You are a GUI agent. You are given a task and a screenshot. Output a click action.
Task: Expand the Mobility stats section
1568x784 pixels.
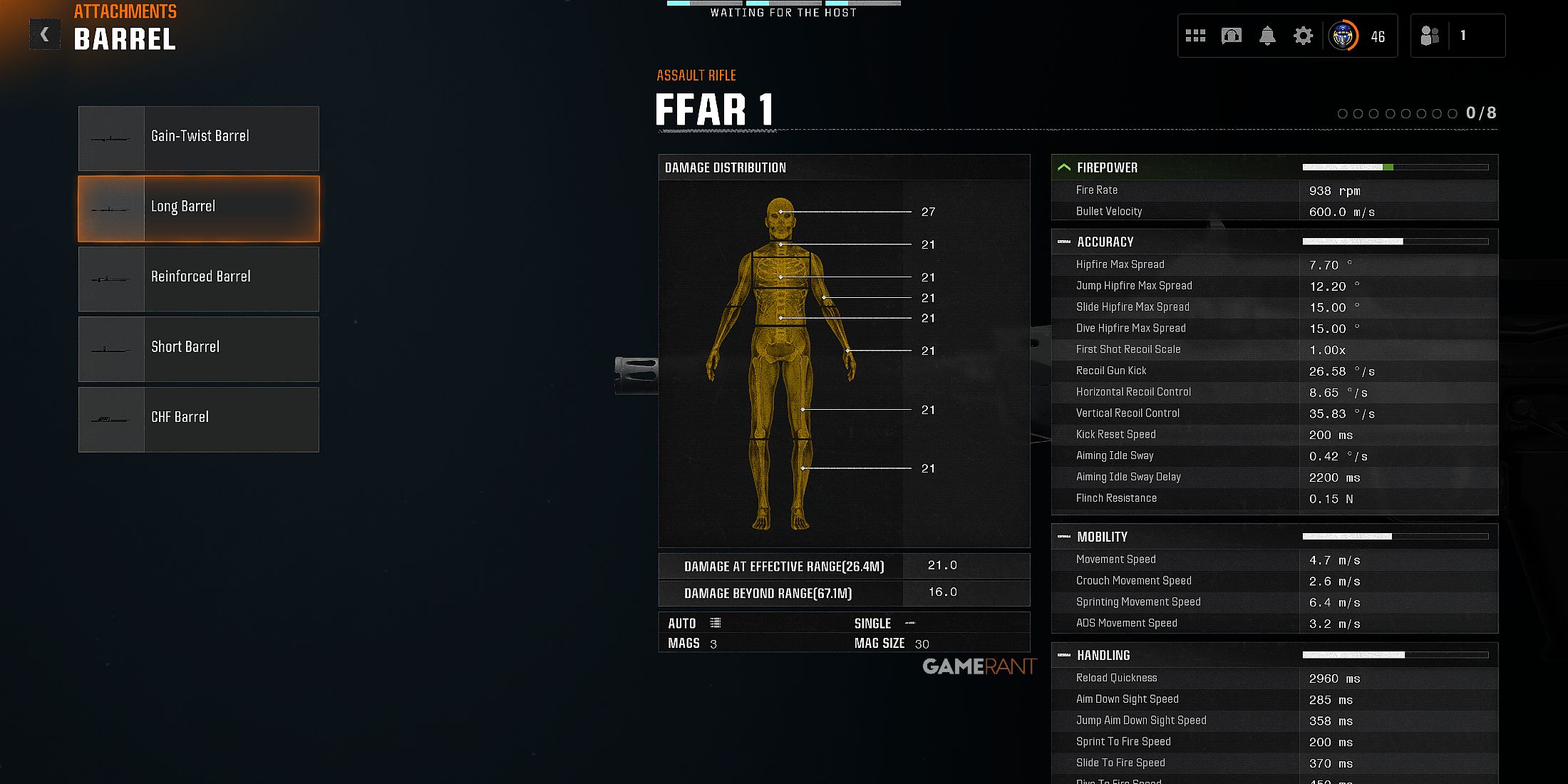click(1064, 537)
